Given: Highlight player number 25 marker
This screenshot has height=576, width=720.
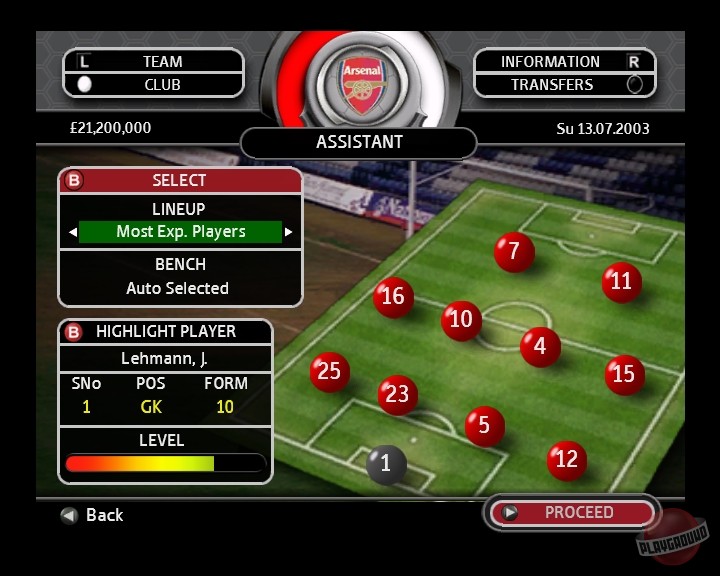Looking at the screenshot, I should 329,372.
